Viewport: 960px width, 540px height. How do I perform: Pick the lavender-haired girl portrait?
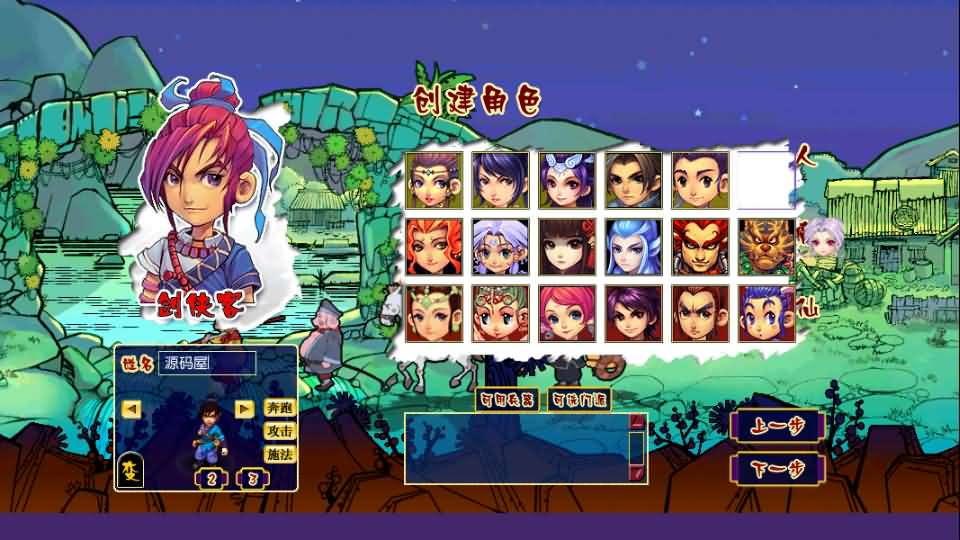(x=500, y=246)
